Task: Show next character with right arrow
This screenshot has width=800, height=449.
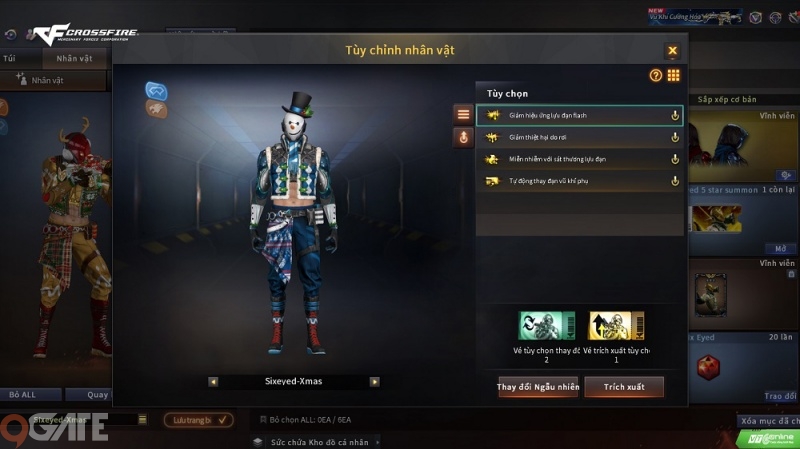Action: tap(374, 381)
